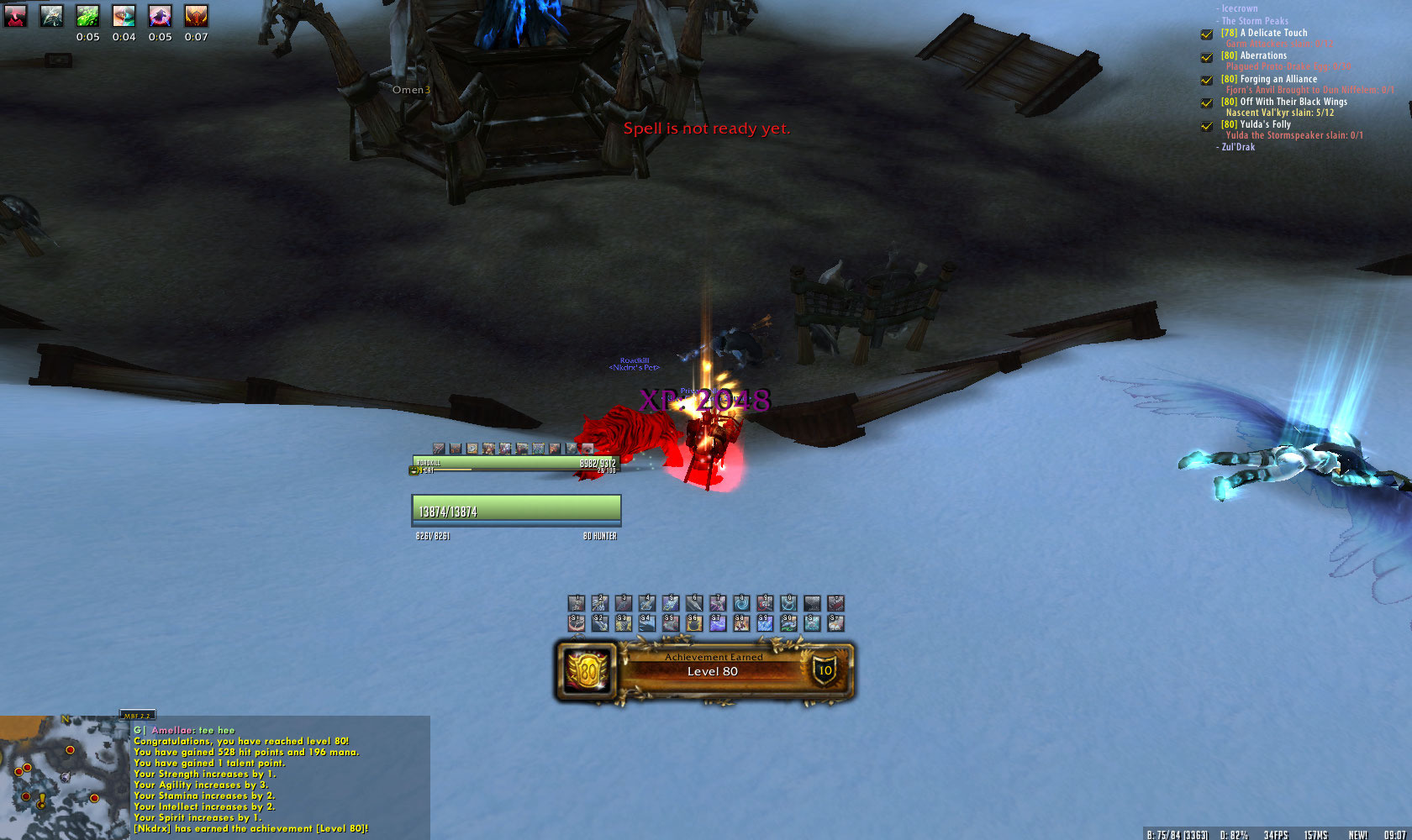Activate the action bar ability in slot 1
The width and height of the screenshot is (1412, 840).
[576, 603]
